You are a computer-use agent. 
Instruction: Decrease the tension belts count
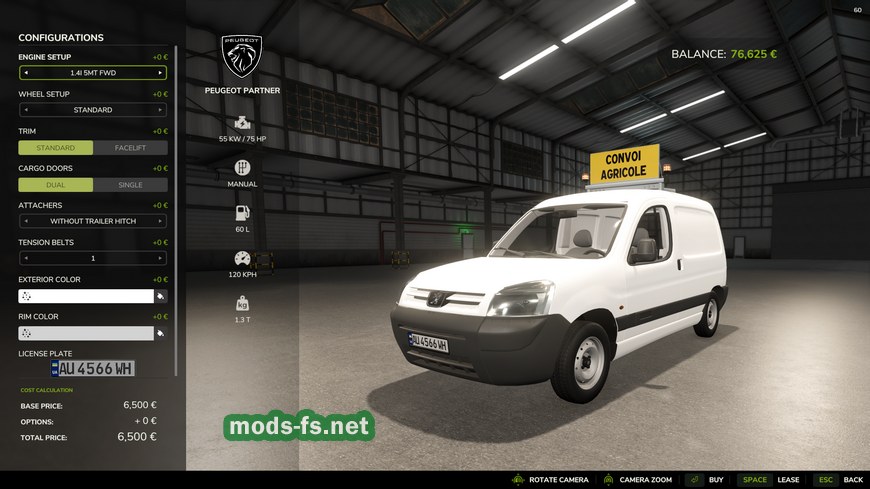[x=26, y=258]
